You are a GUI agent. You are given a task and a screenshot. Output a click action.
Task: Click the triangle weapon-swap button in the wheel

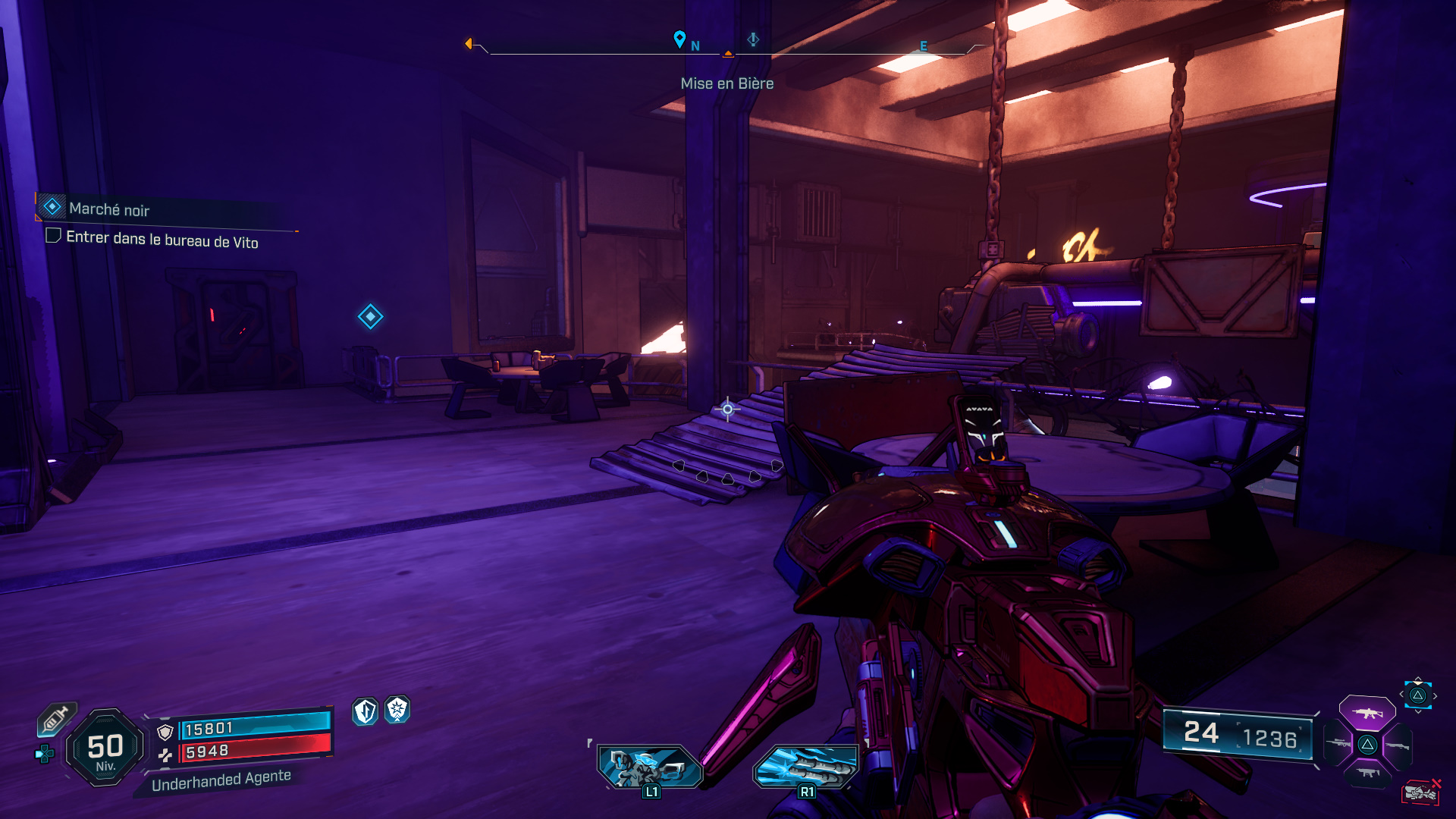pos(1368,745)
